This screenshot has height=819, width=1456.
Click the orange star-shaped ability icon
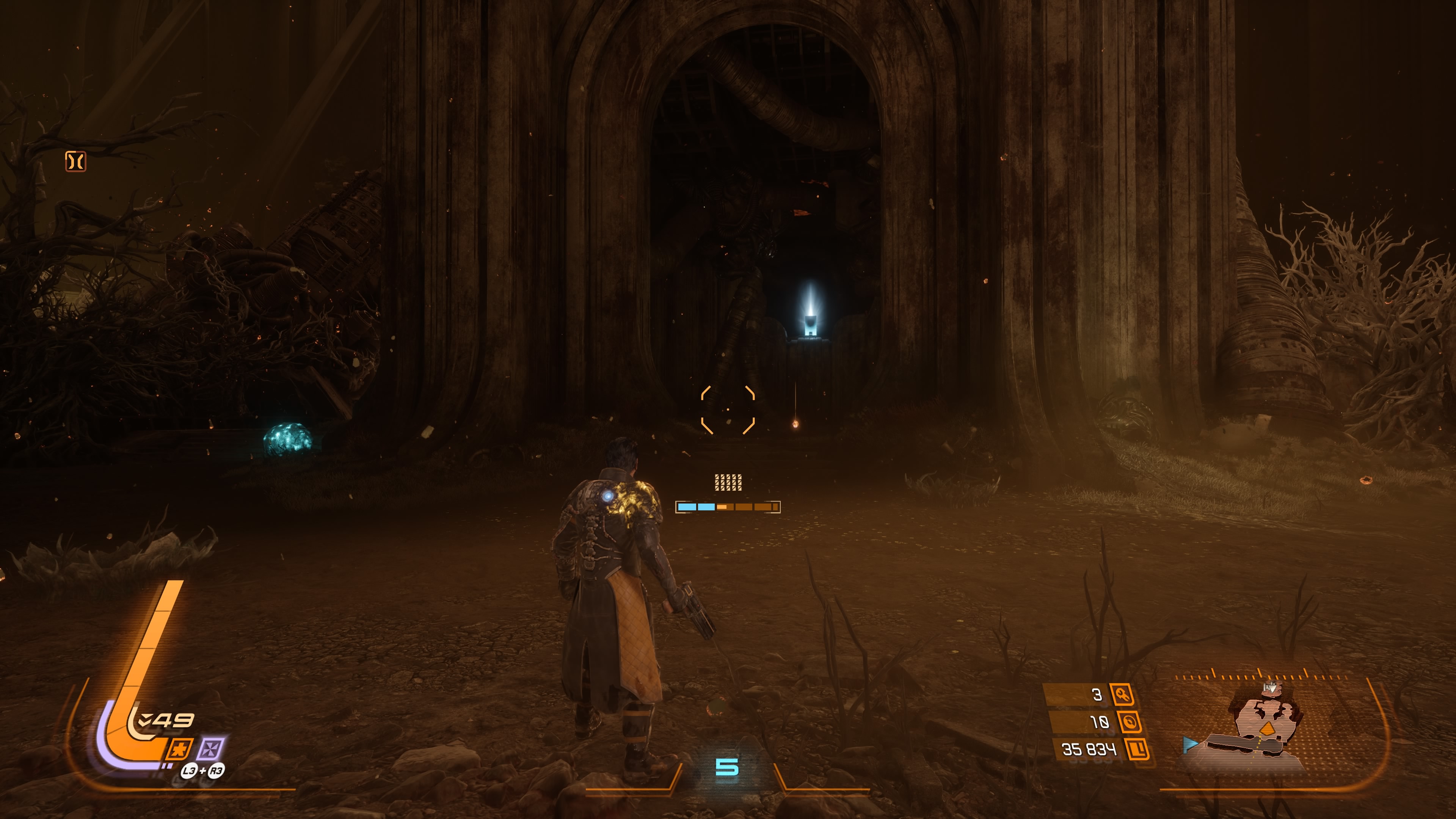(180, 750)
